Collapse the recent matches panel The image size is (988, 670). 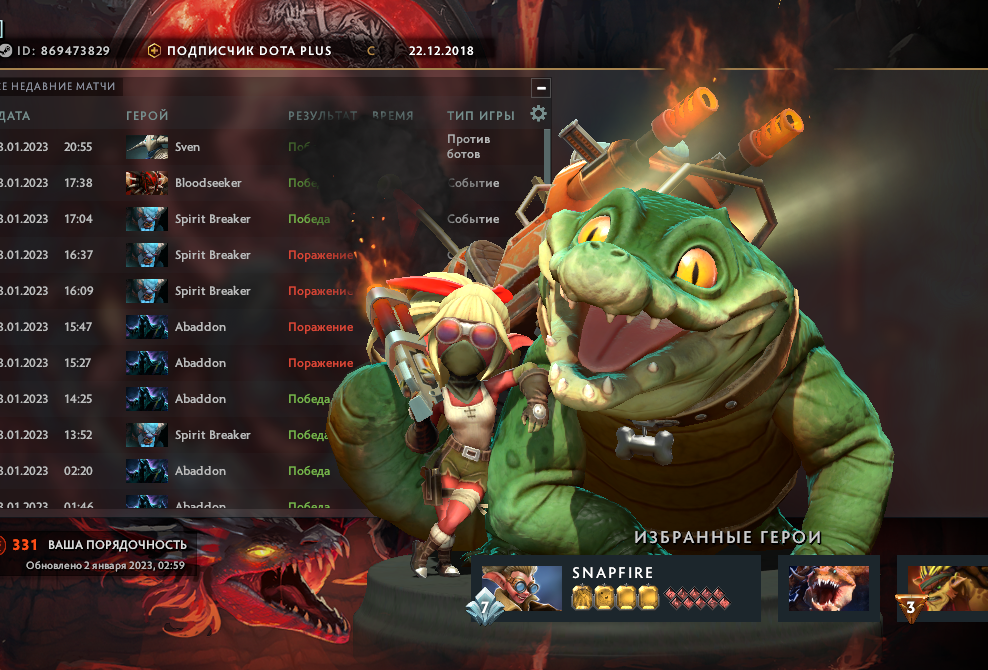coord(541,87)
